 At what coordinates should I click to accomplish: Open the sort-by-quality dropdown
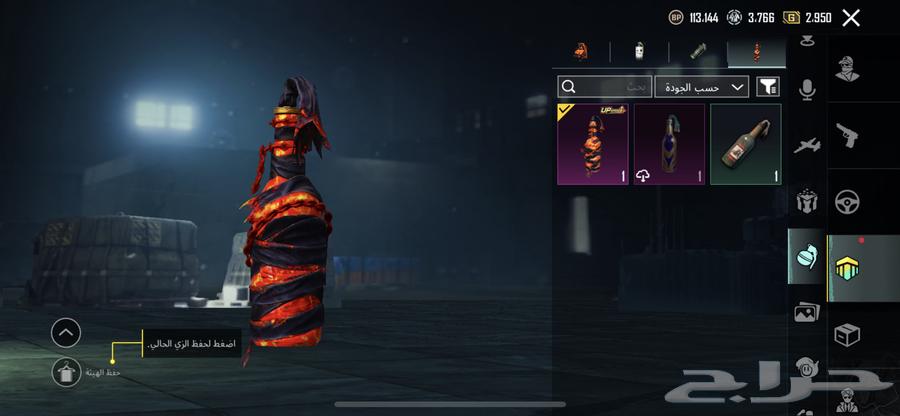[x=702, y=87]
